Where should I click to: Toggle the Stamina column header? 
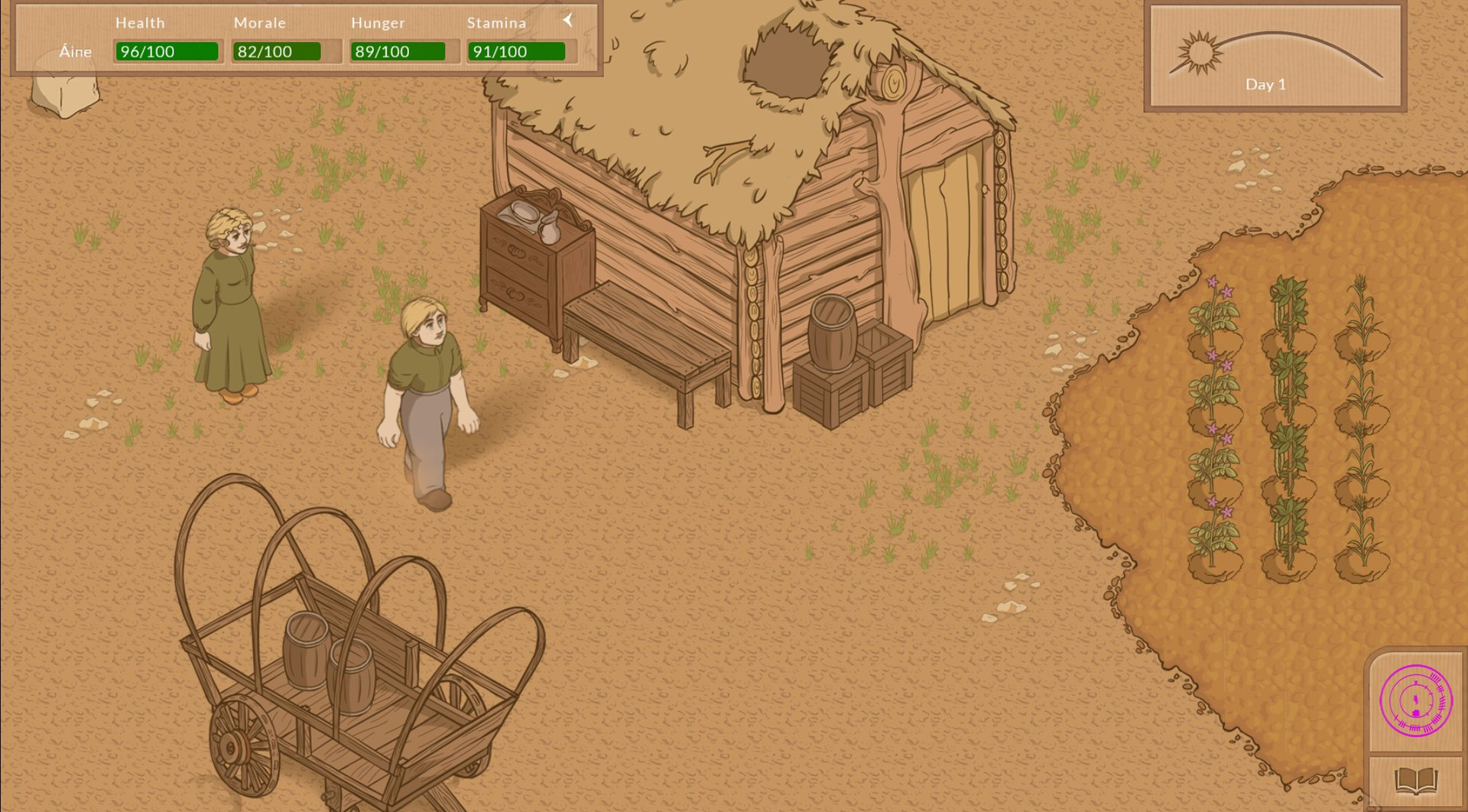click(x=497, y=22)
